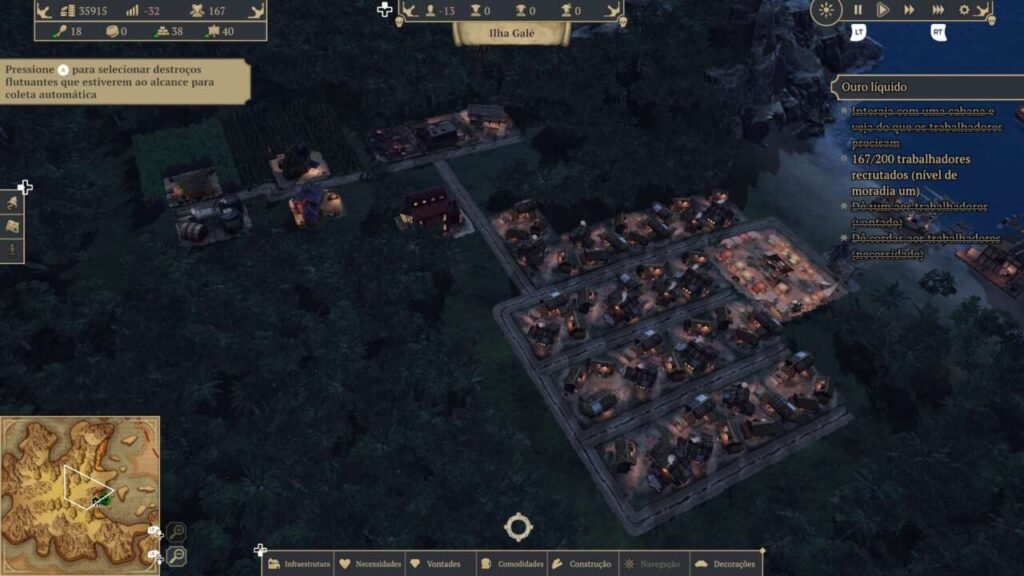This screenshot has width=1024, height=576.
Task: Use the lower magnifier button beside minimap
Action: pos(176,555)
